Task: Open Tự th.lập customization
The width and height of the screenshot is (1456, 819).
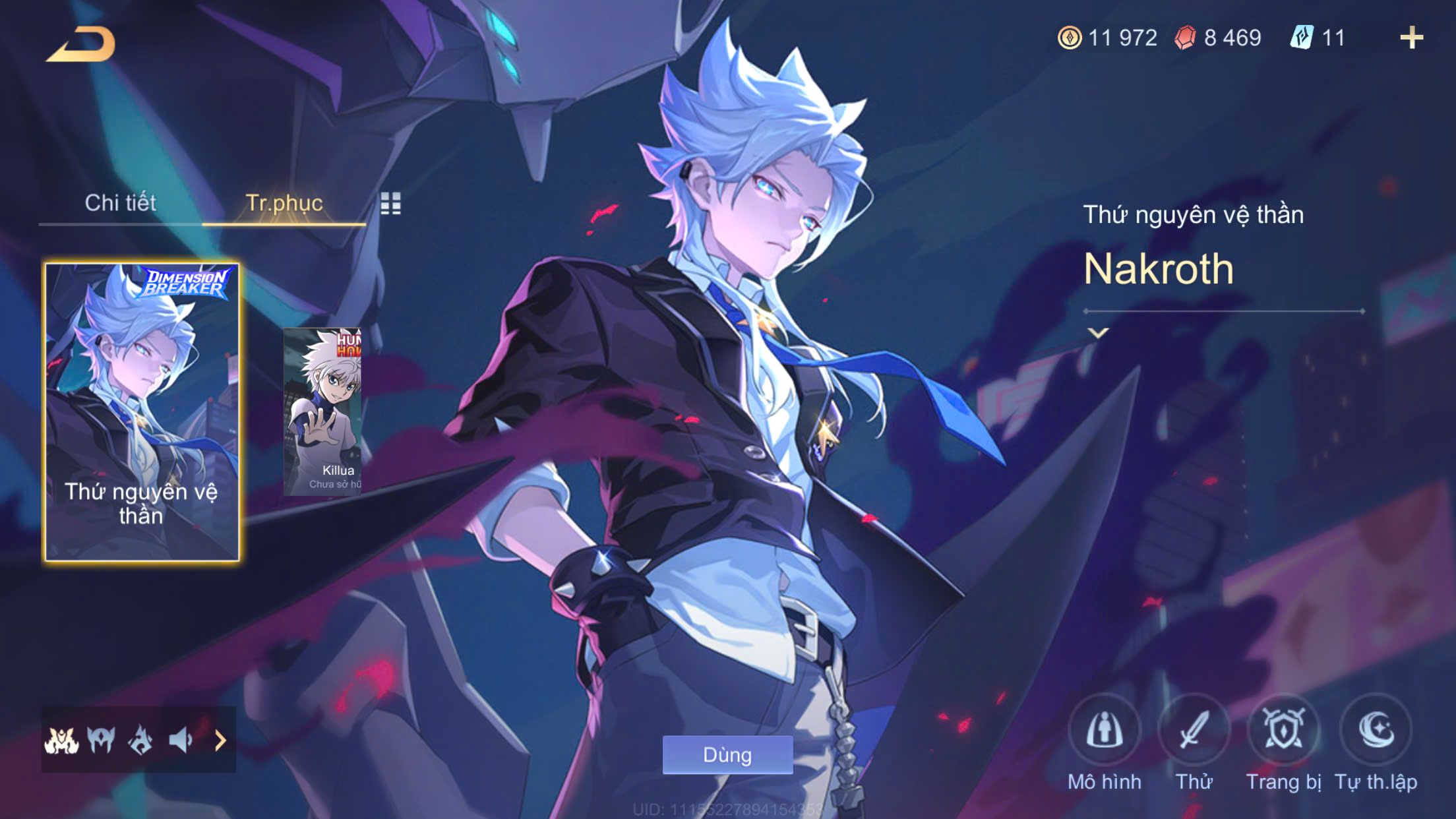Action: click(1376, 731)
